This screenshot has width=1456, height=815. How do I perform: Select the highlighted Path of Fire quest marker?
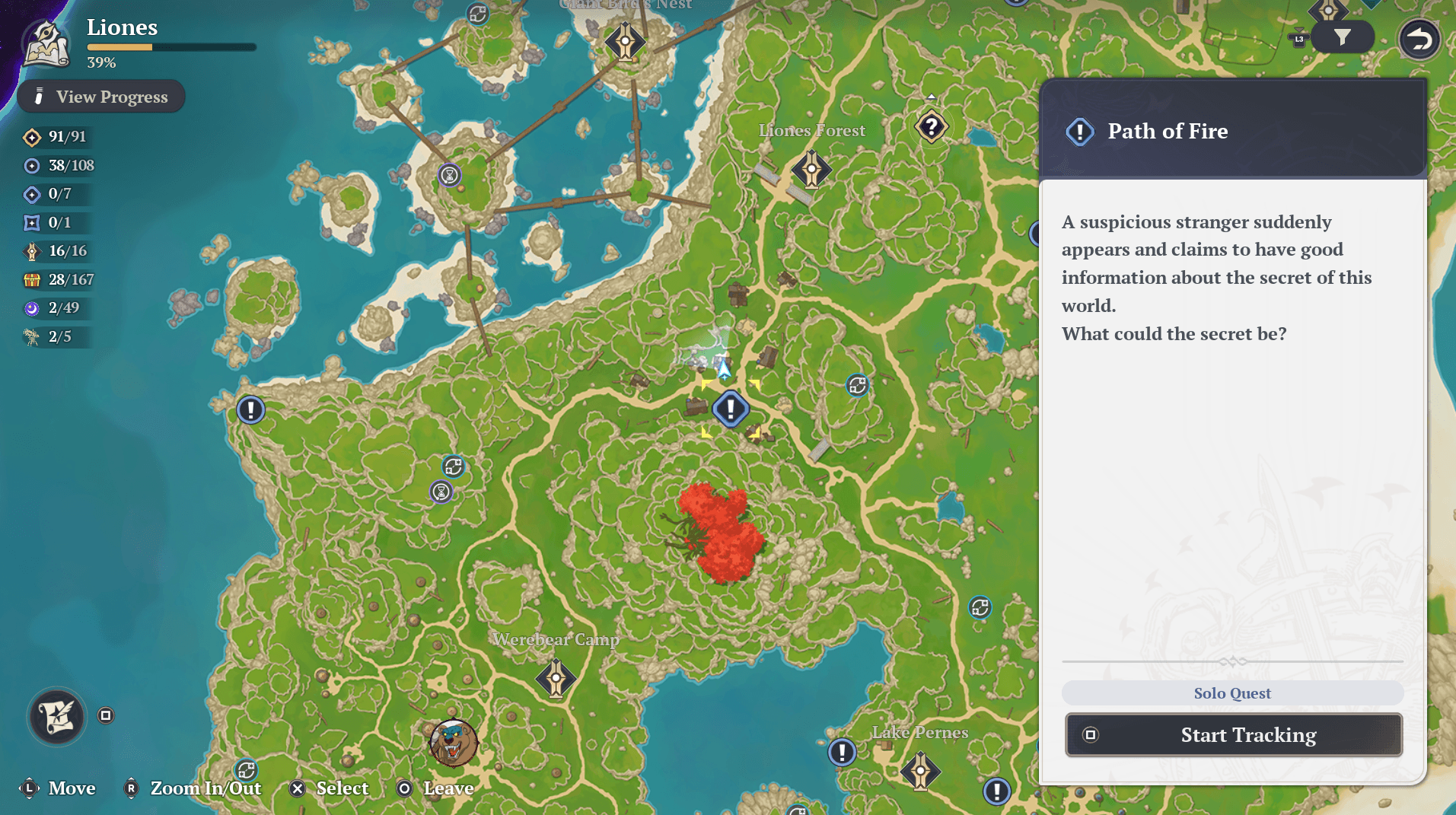731,409
